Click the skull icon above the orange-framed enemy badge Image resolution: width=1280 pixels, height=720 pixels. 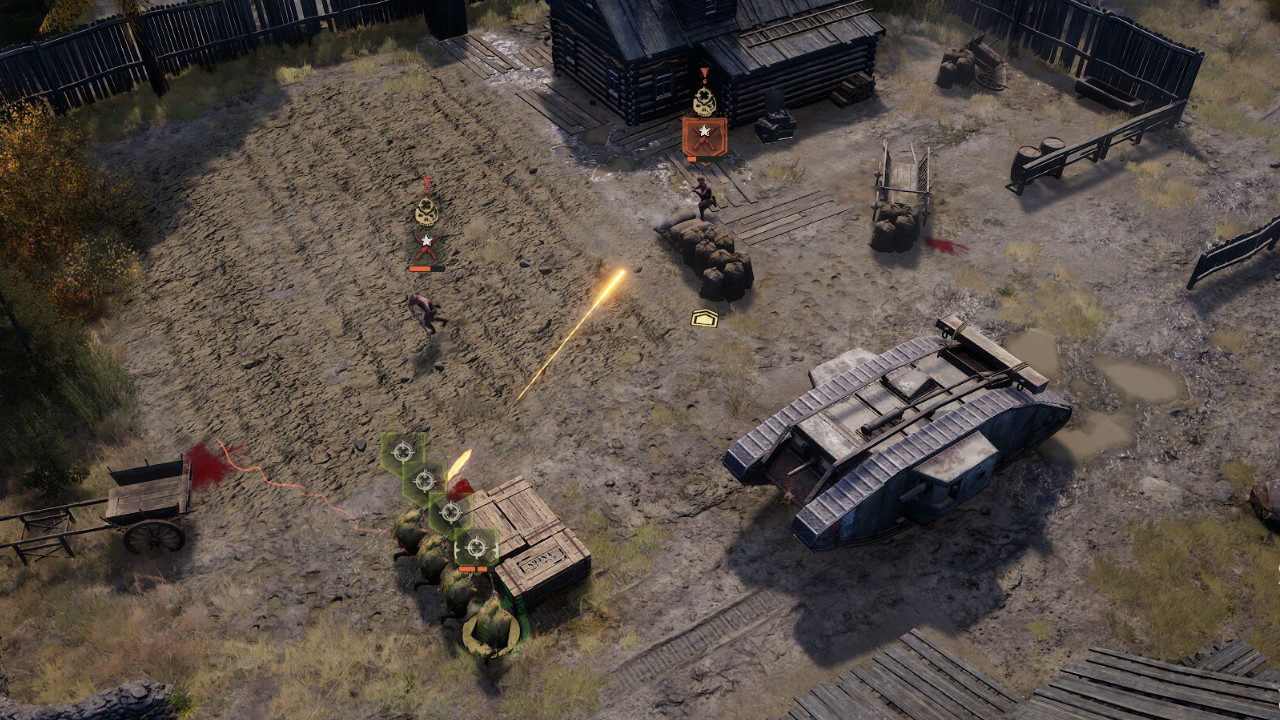704,100
